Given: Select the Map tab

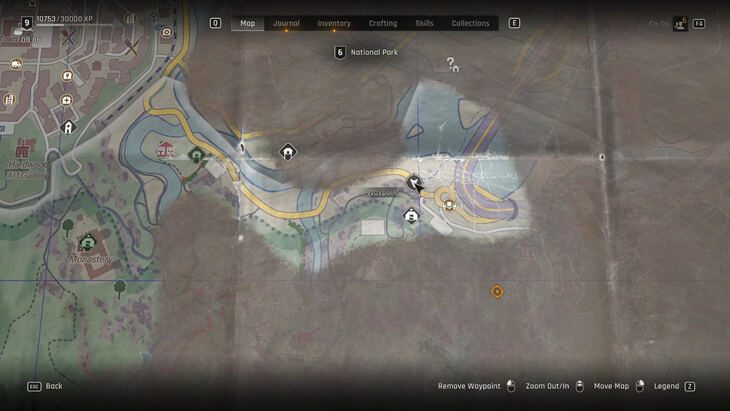Looking at the screenshot, I should 247,23.
